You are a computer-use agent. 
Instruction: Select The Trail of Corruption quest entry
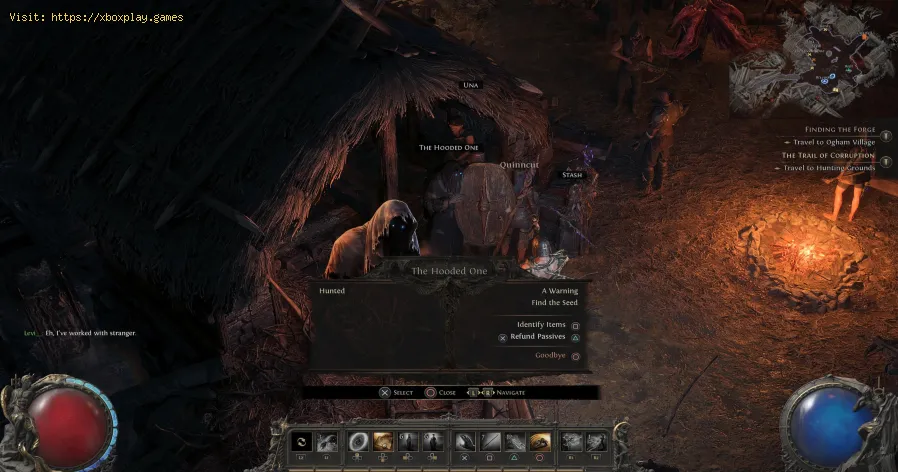click(828, 155)
